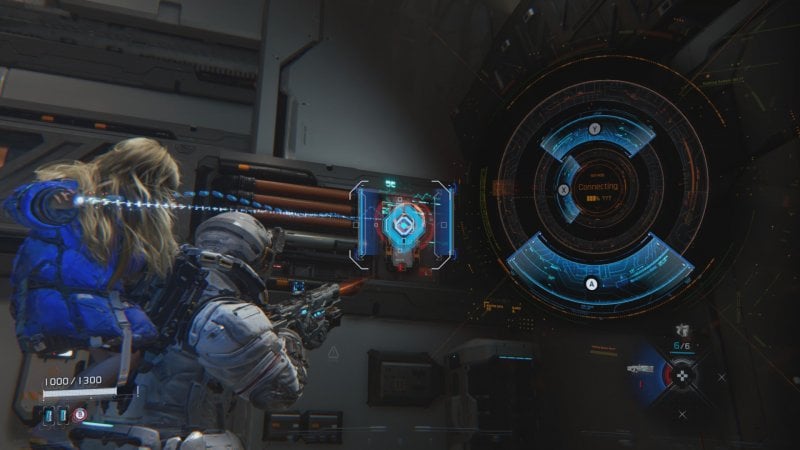Image resolution: width=800 pixels, height=450 pixels.
Task: Choose the small inner left arc of hacking ring
Action: point(568,189)
